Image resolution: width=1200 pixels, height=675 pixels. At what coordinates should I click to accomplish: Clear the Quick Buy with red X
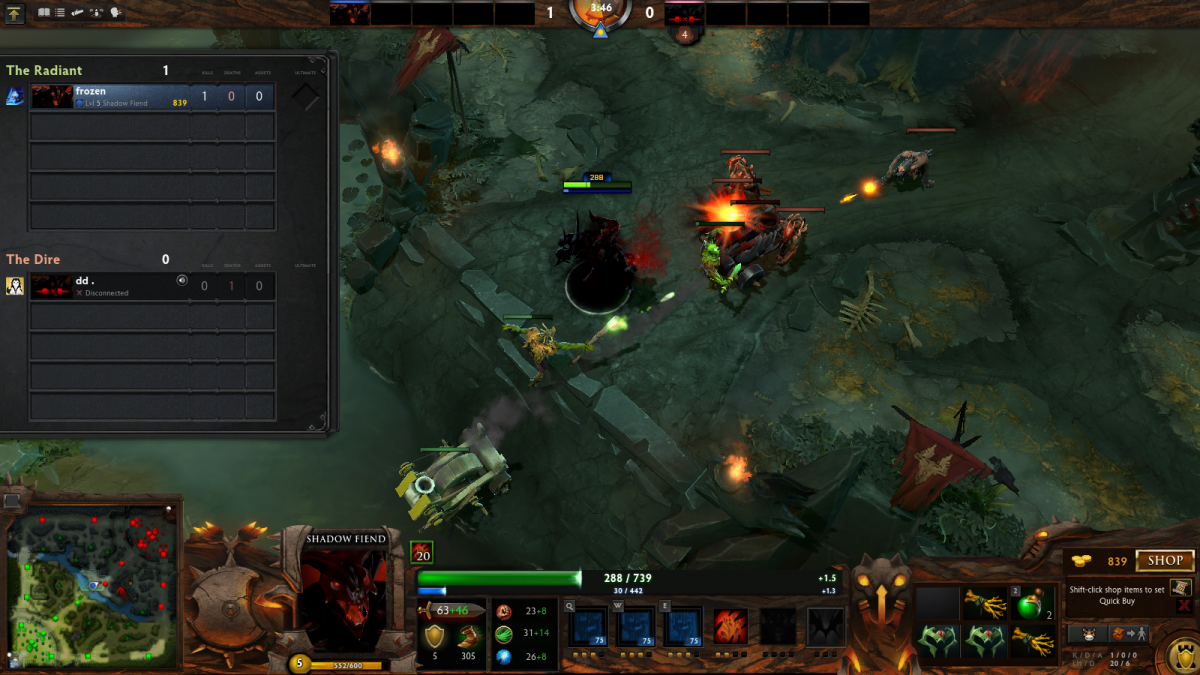point(1184,605)
